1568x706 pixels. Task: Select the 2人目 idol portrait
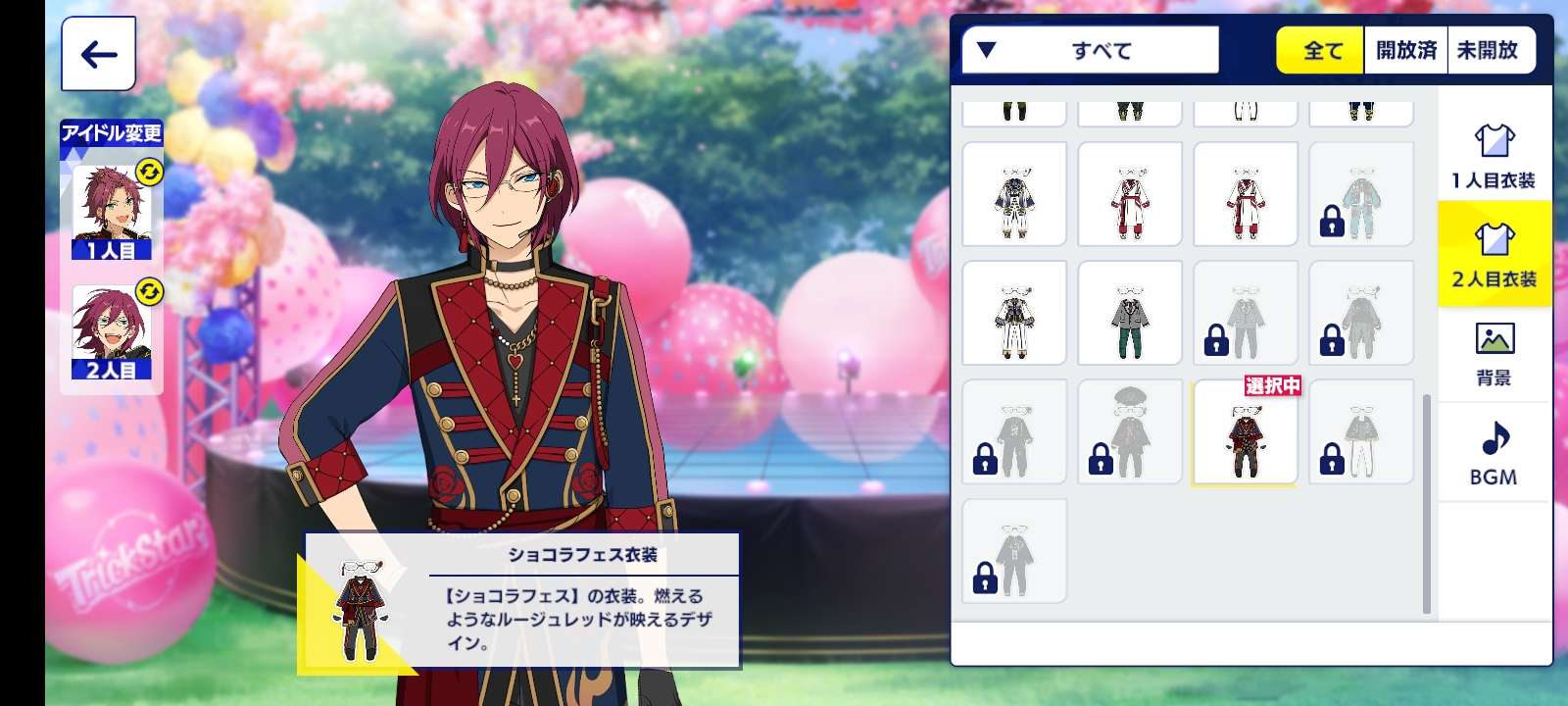point(111,332)
